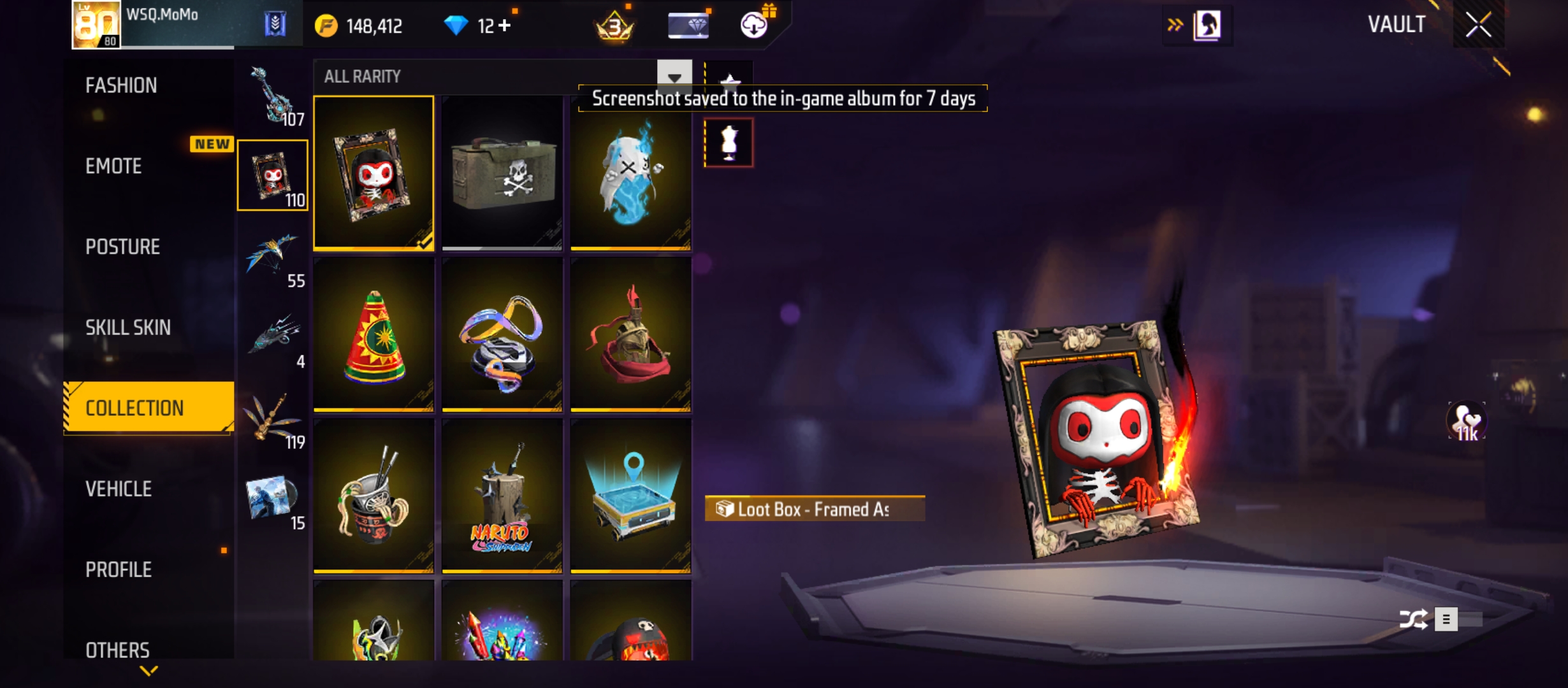Switch to the Emote tab
Image resolution: width=1568 pixels, height=688 pixels.
tap(113, 166)
